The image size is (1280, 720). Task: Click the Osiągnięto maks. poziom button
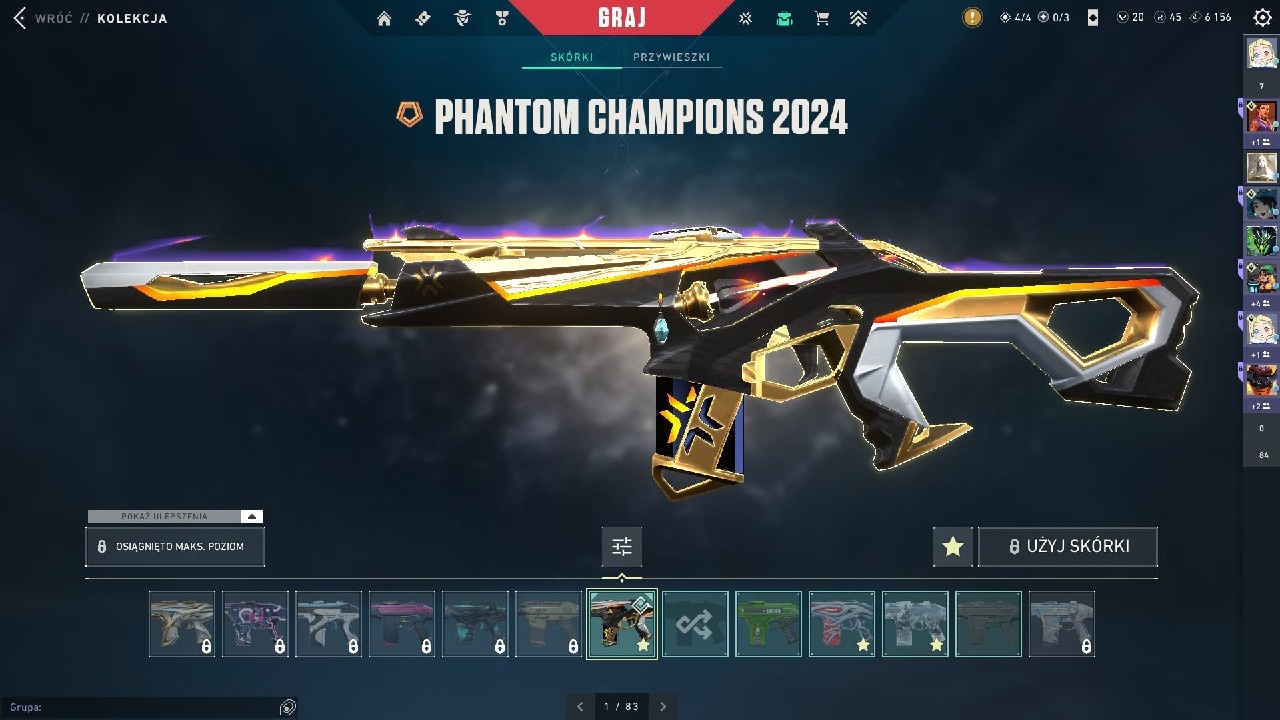pyautogui.click(x=175, y=547)
